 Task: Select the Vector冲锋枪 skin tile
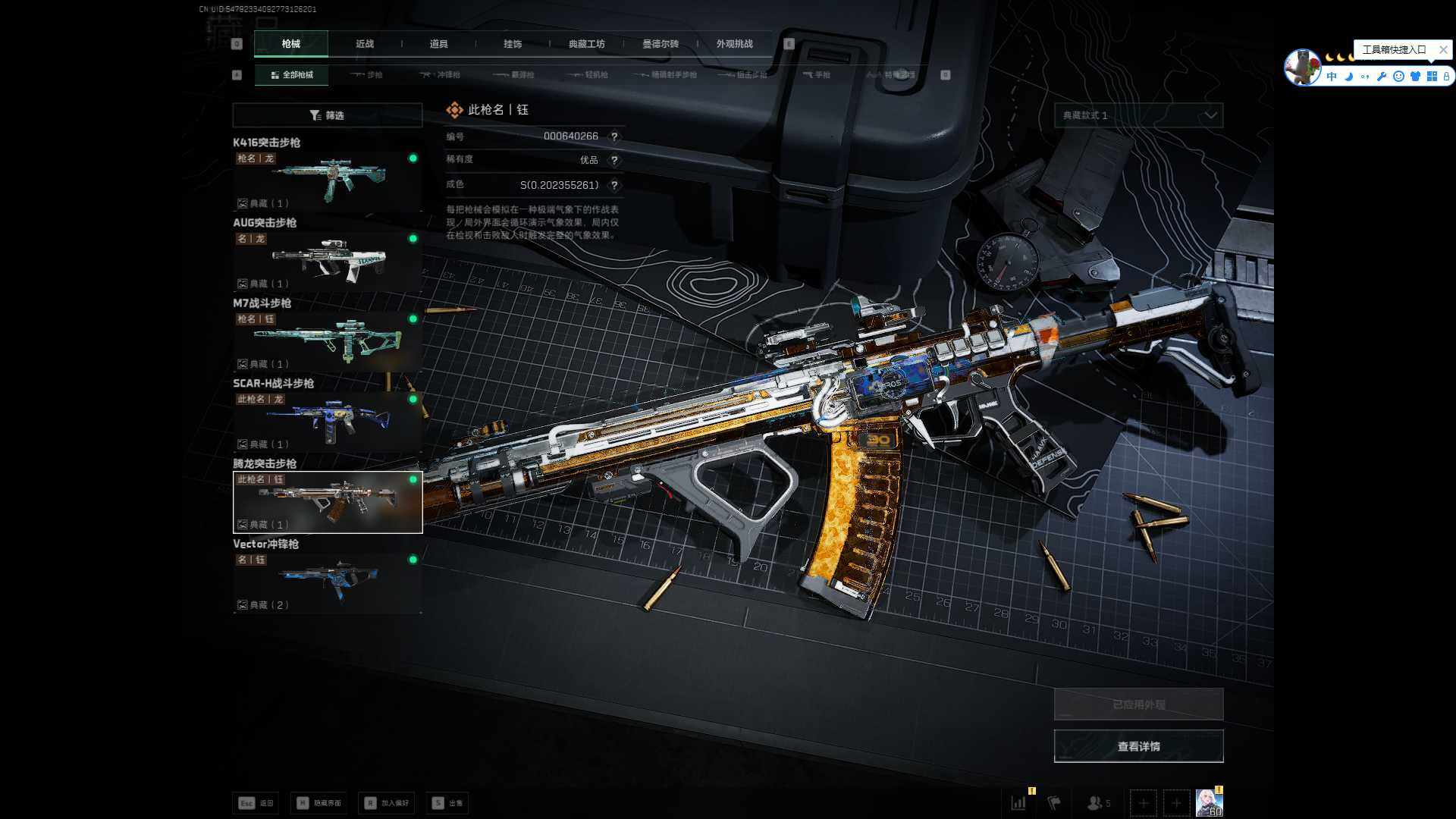tap(327, 582)
